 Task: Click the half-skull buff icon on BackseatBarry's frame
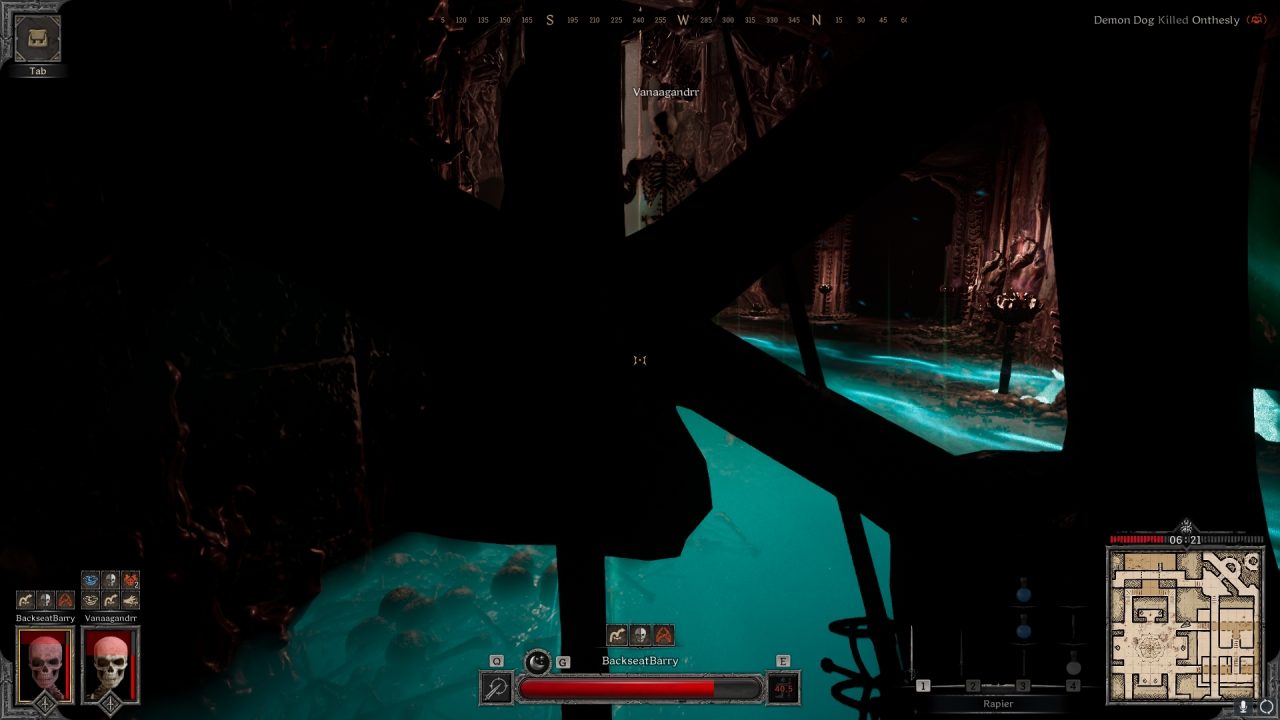46,600
